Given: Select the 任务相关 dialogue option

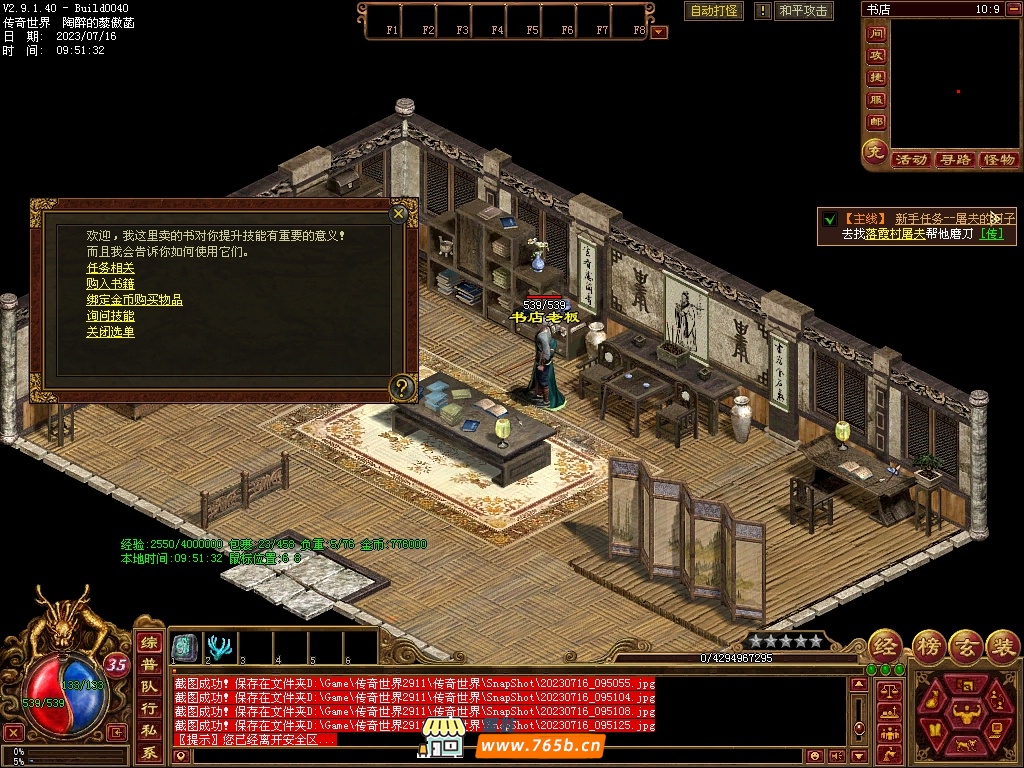Looking at the screenshot, I should pyautogui.click(x=110, y=268).
